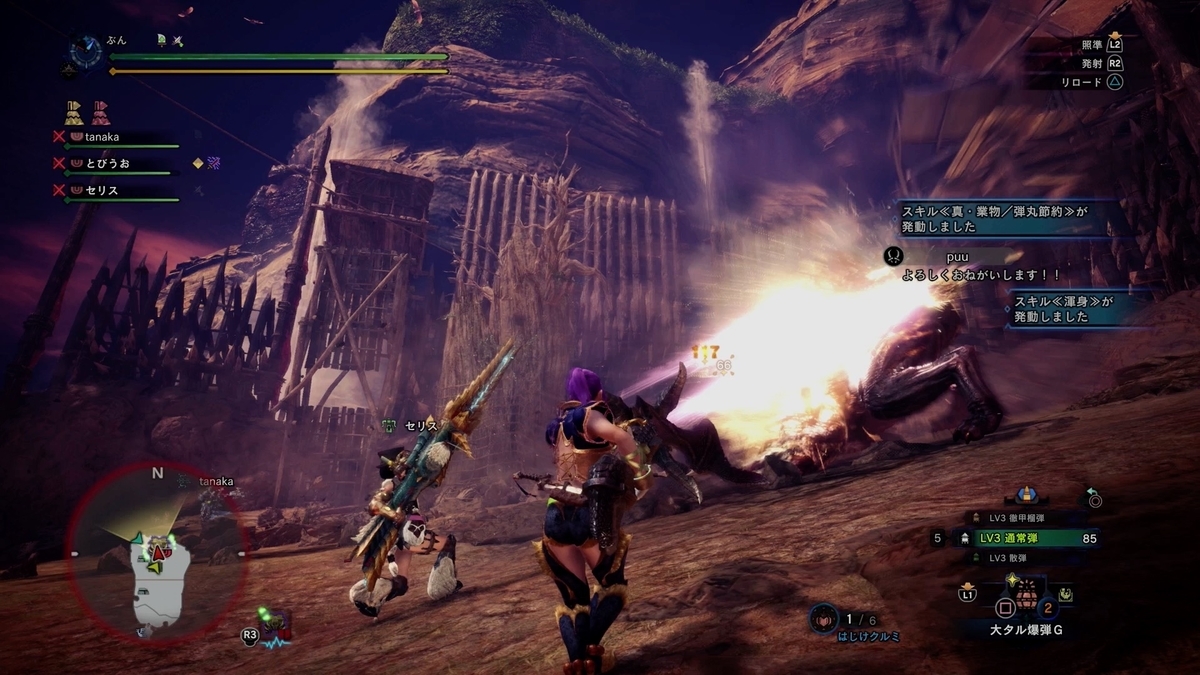The height and width of the screenshot is (675, 1200).
Task: Select party member tanaka in the list
Action: pos(112,136)
